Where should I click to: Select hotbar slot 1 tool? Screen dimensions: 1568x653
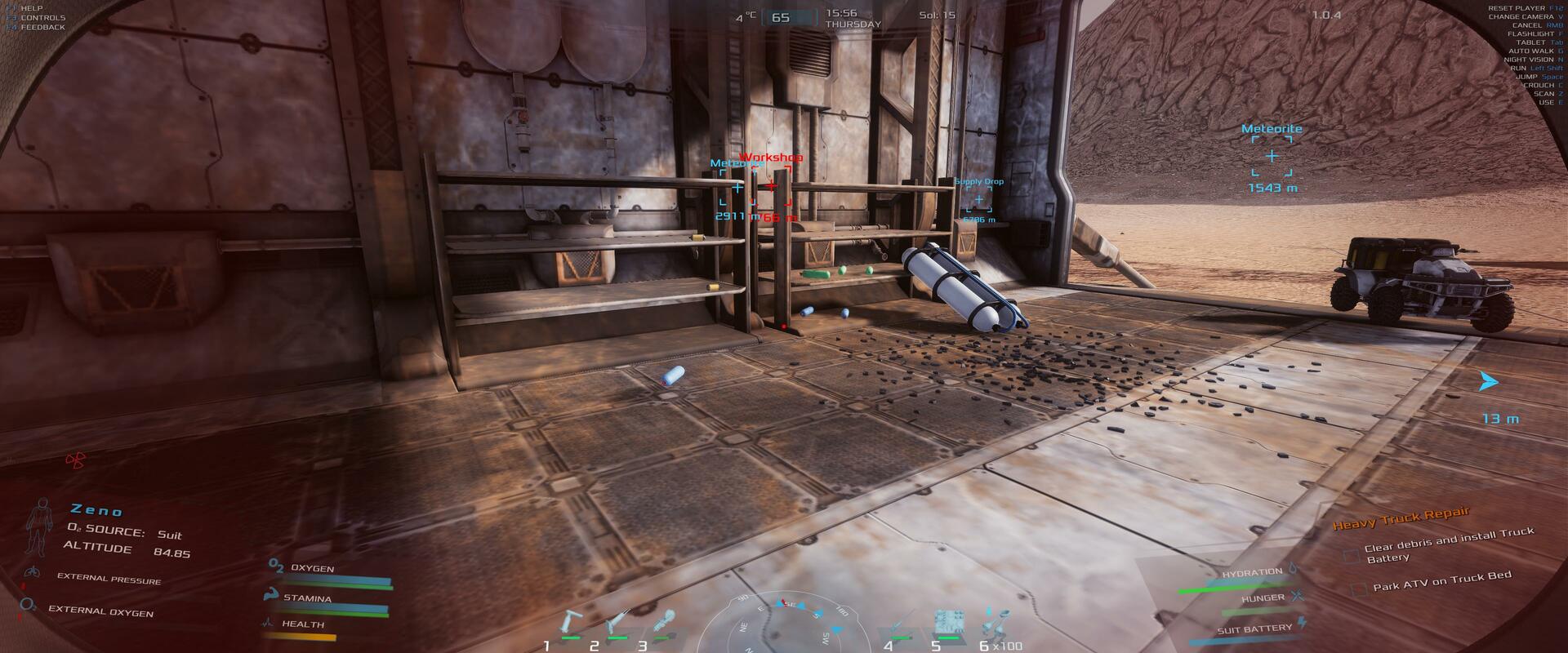(570, 624)
